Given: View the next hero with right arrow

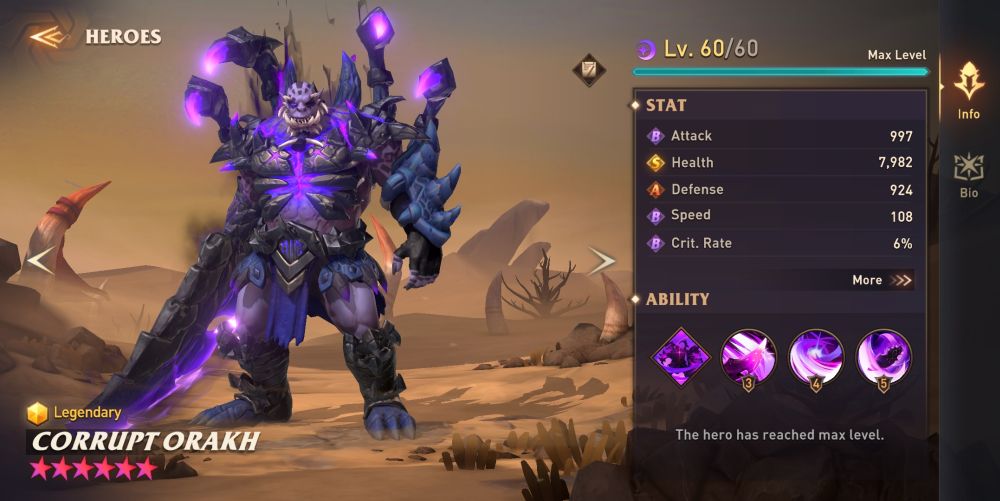Looking at the screenshot, I should point(601,261).
